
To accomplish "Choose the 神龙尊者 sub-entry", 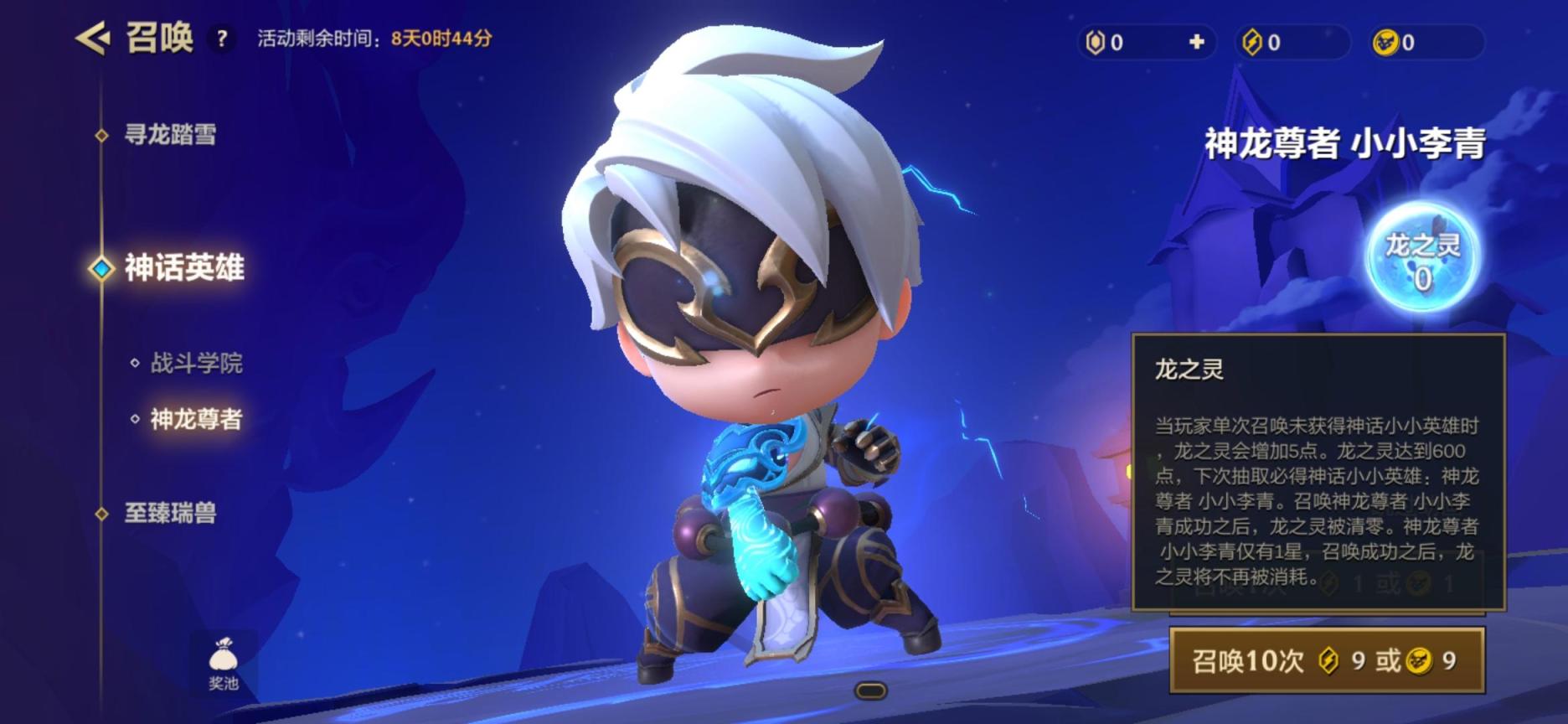I will click(x=196, y=419).
